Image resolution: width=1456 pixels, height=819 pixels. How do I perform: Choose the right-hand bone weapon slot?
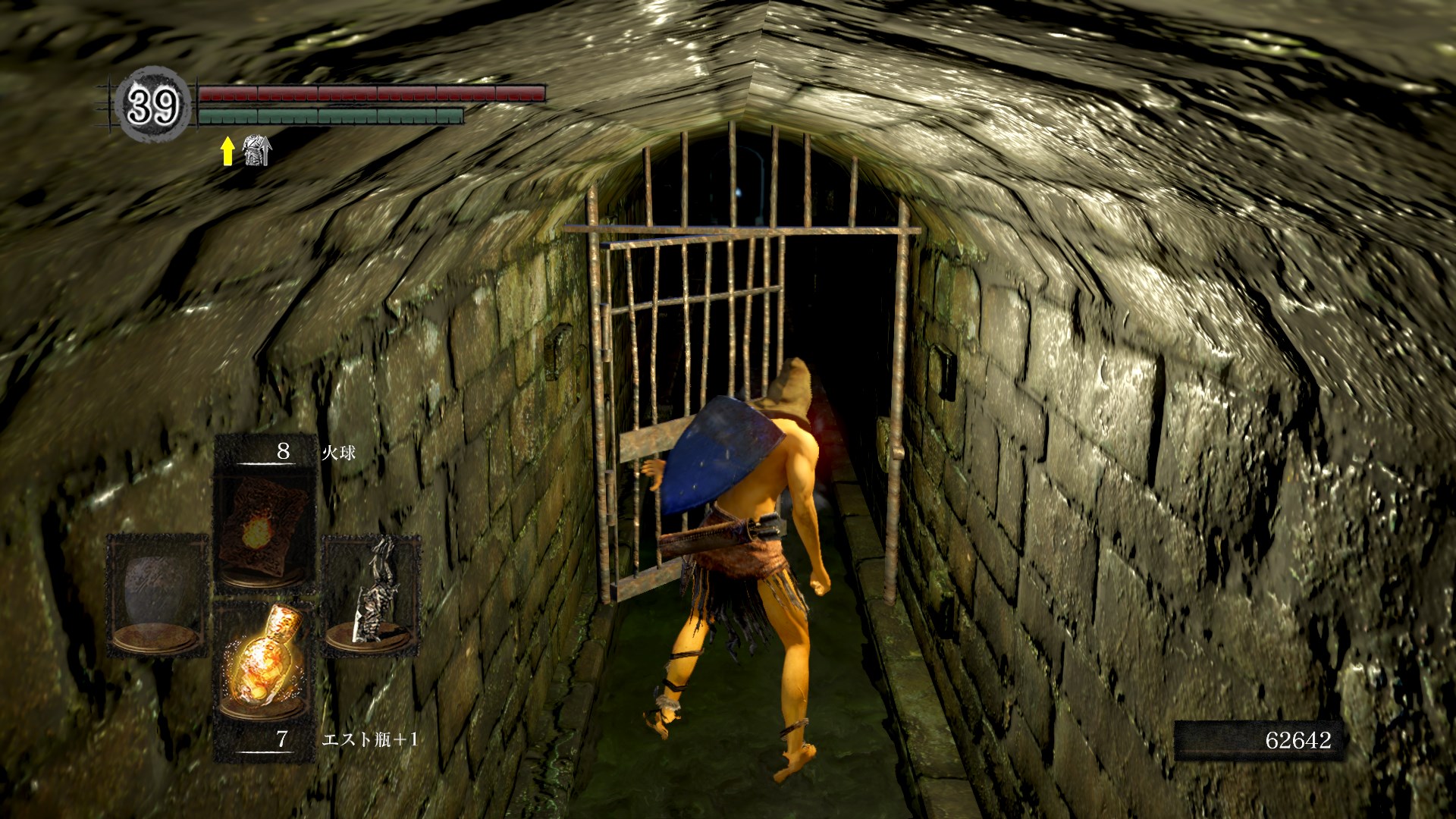[372, 591]
